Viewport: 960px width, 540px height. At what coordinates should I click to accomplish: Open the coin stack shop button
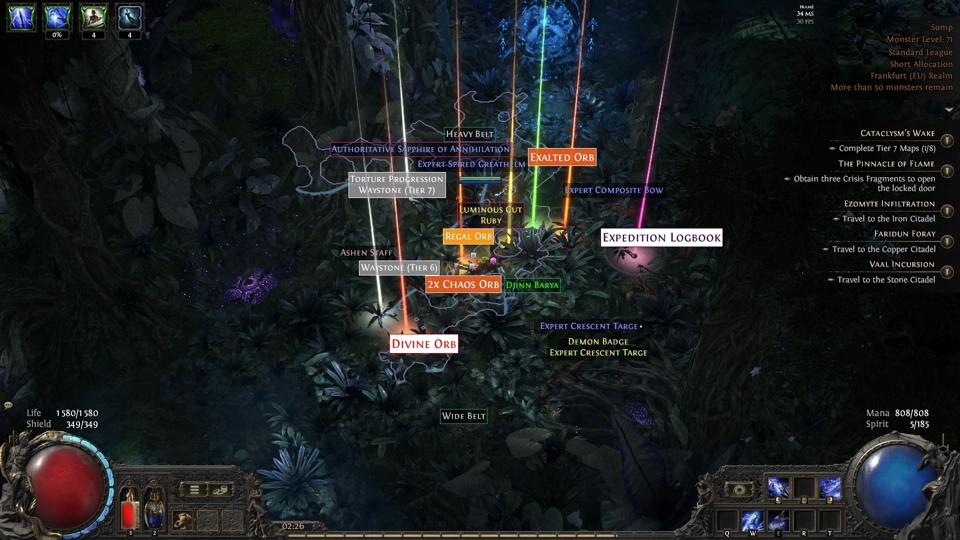point(222,489)
